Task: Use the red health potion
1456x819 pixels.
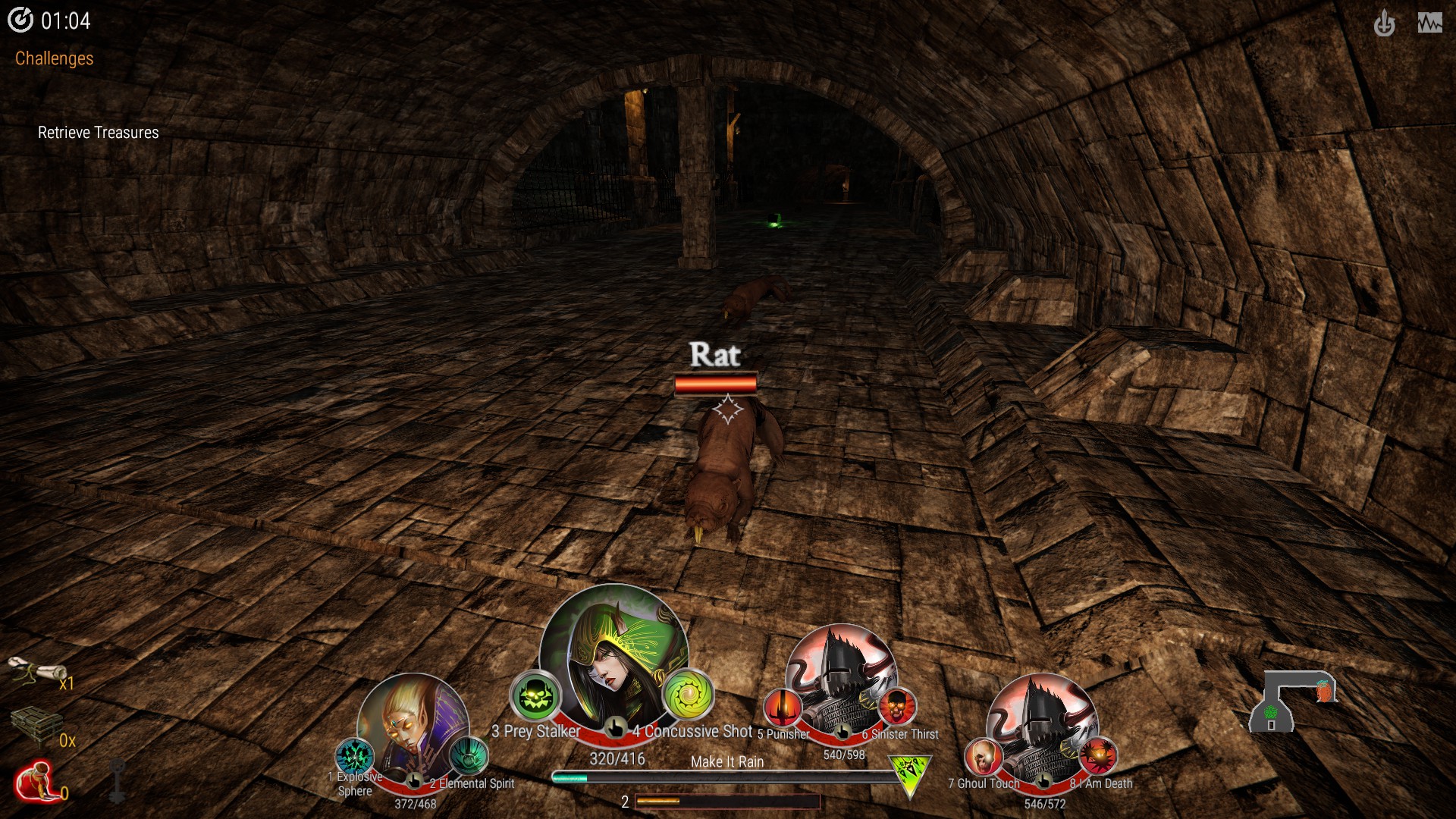Action: click(x=36, y=783)
